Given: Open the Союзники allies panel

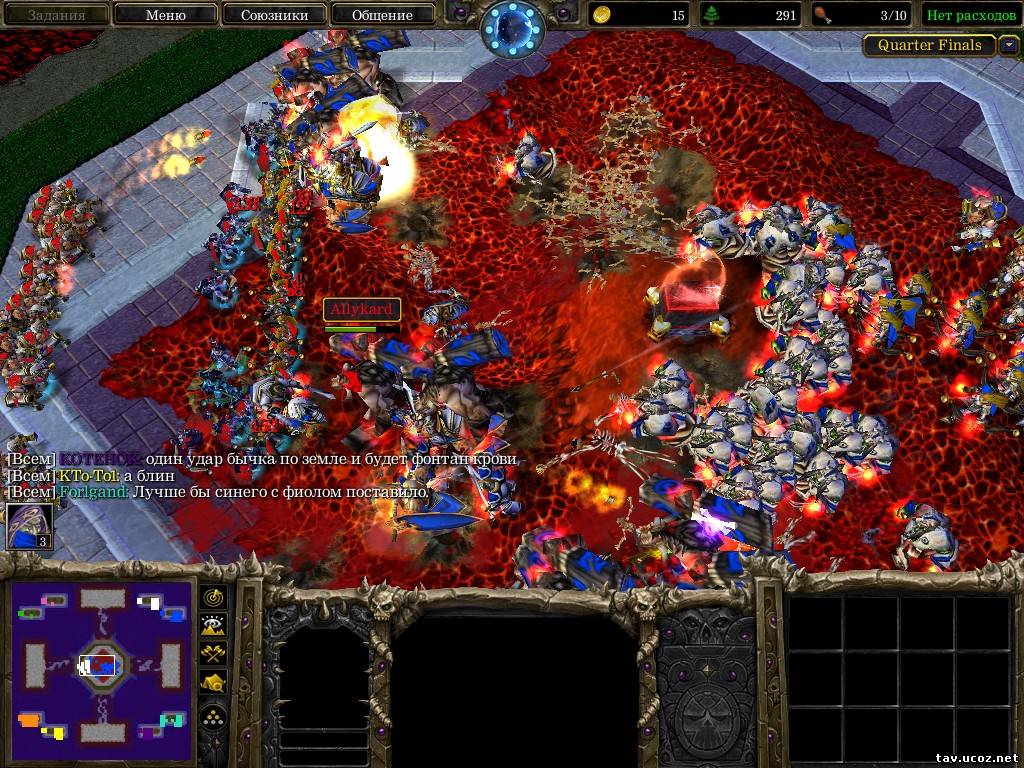Looking at the screenshot, I should tap(273, 15).
